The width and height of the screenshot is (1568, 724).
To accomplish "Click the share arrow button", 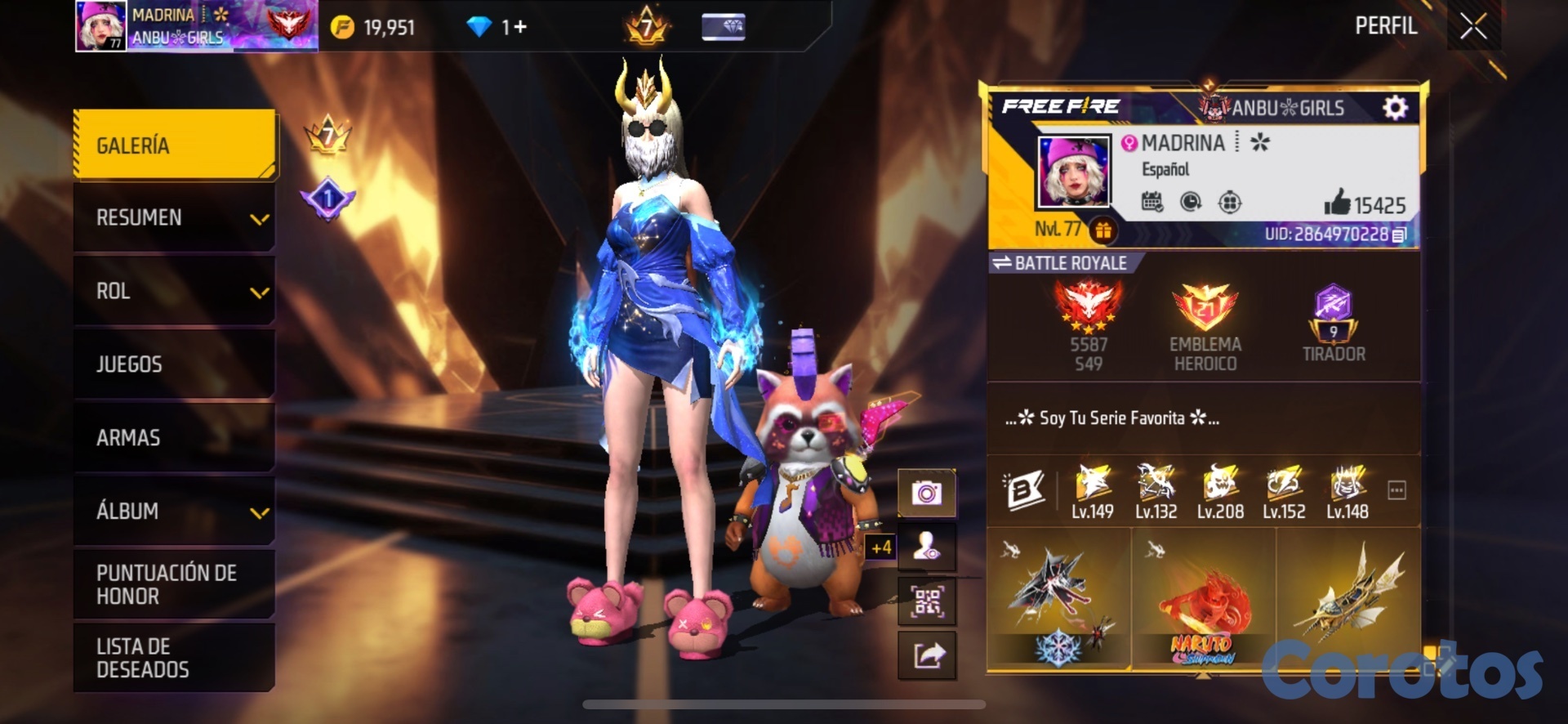I will [x=927, y=655].
